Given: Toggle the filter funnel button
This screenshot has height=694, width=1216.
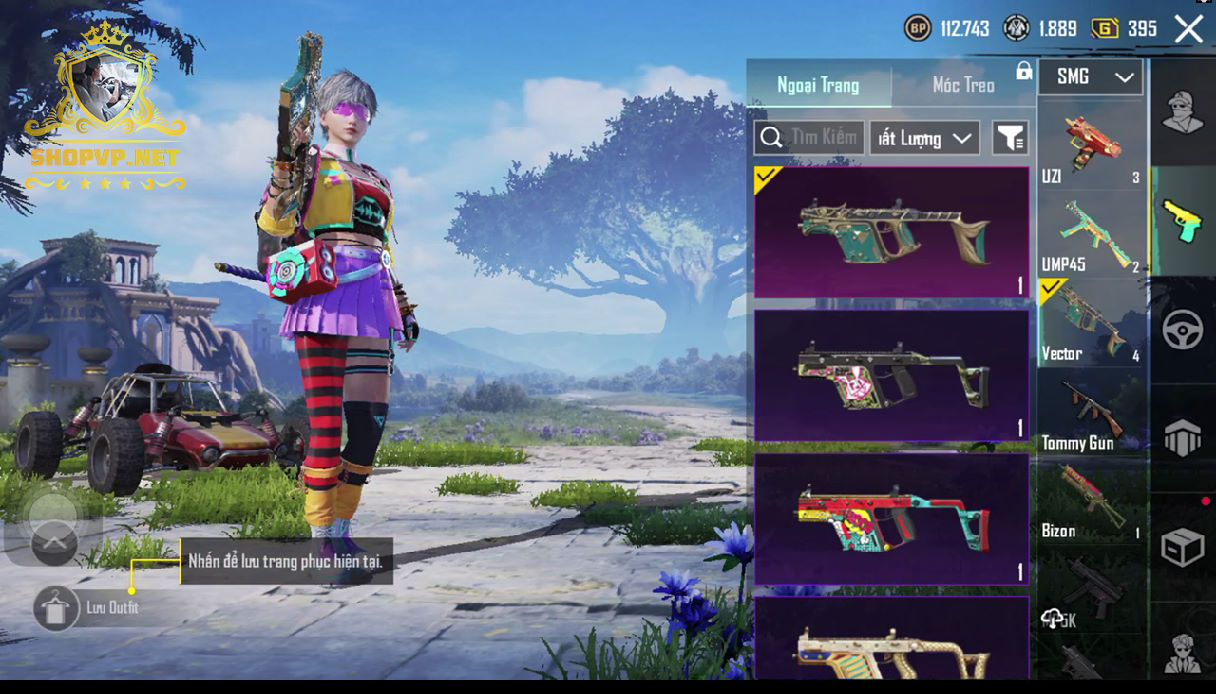Looking at the screenshot, I should click(1010, 138).
